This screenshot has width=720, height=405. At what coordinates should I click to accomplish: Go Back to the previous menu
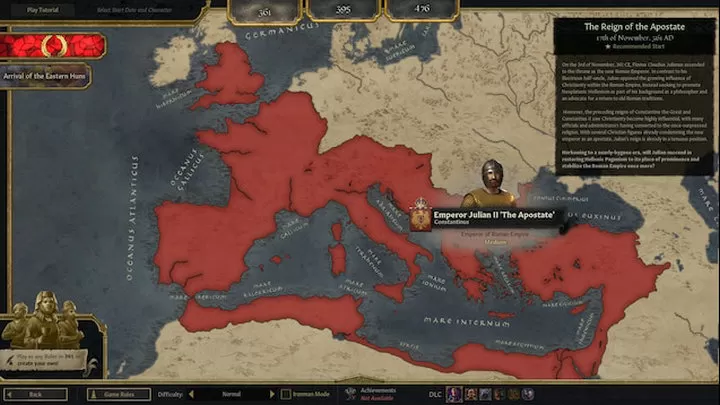point(36,394)
